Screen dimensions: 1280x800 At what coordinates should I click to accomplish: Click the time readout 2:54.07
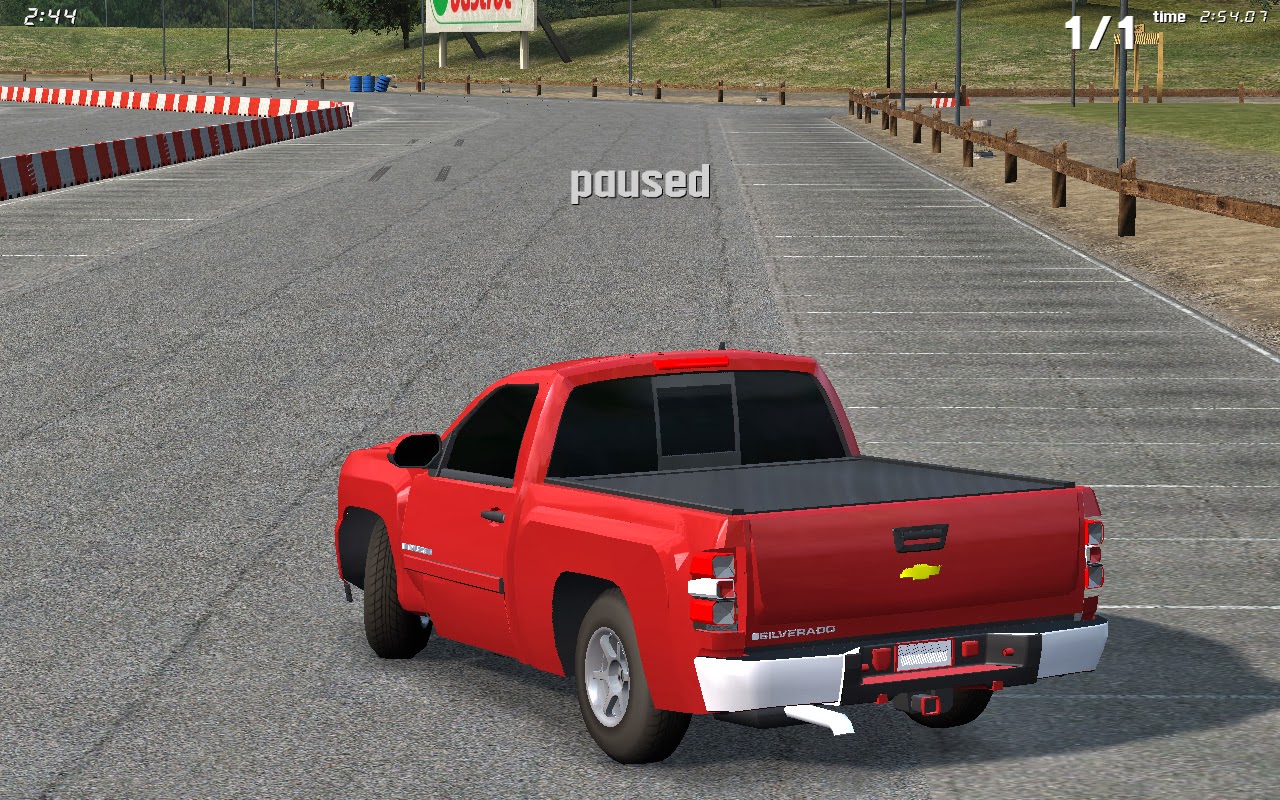pyautogui.click(x=1234, y=17)
